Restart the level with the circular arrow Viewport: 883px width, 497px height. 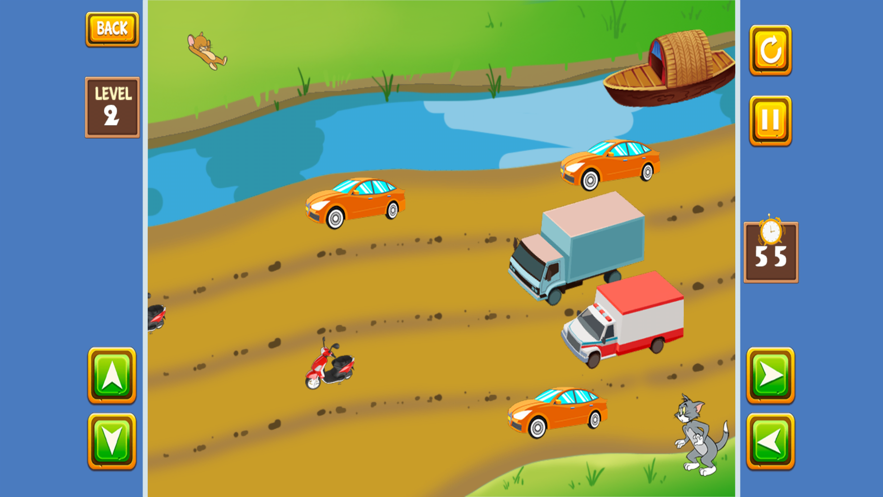(x=770, y=50)
